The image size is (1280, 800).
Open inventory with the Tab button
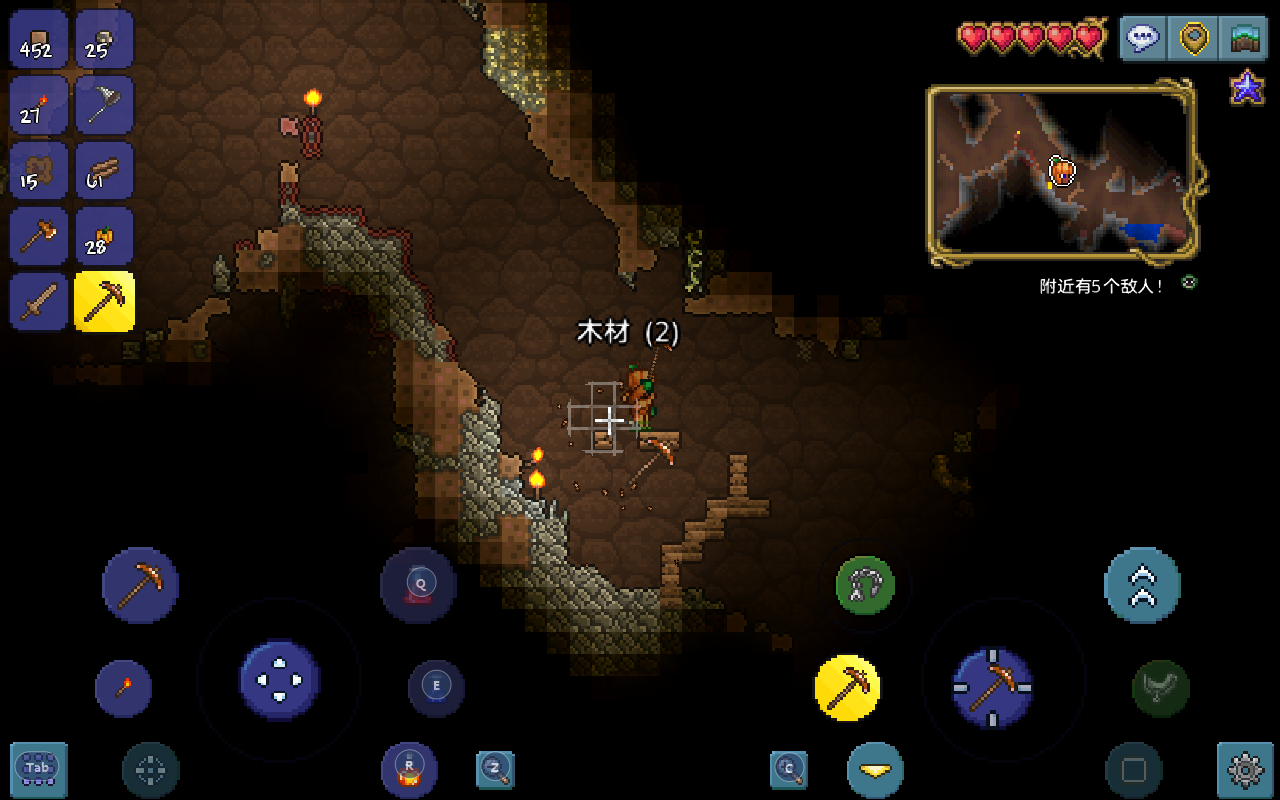(x=39, y=769)
